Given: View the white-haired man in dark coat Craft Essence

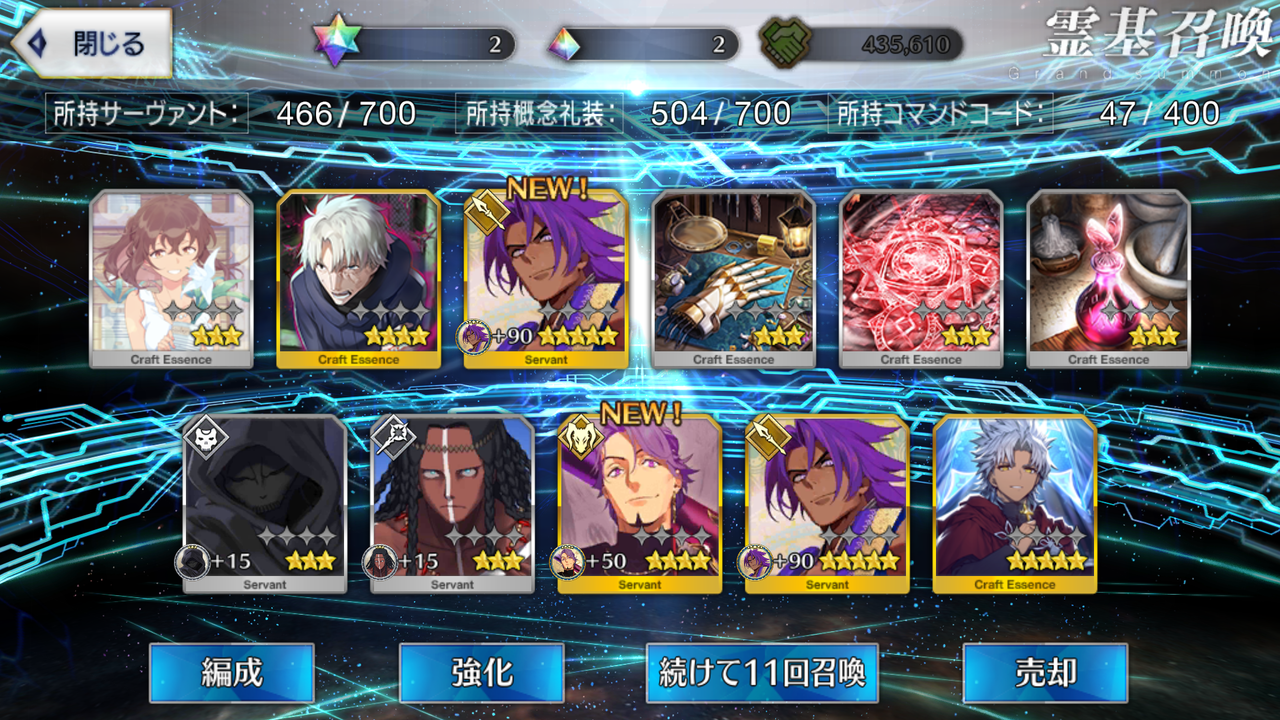Looking at the screenshot, I should click(358, 279).
